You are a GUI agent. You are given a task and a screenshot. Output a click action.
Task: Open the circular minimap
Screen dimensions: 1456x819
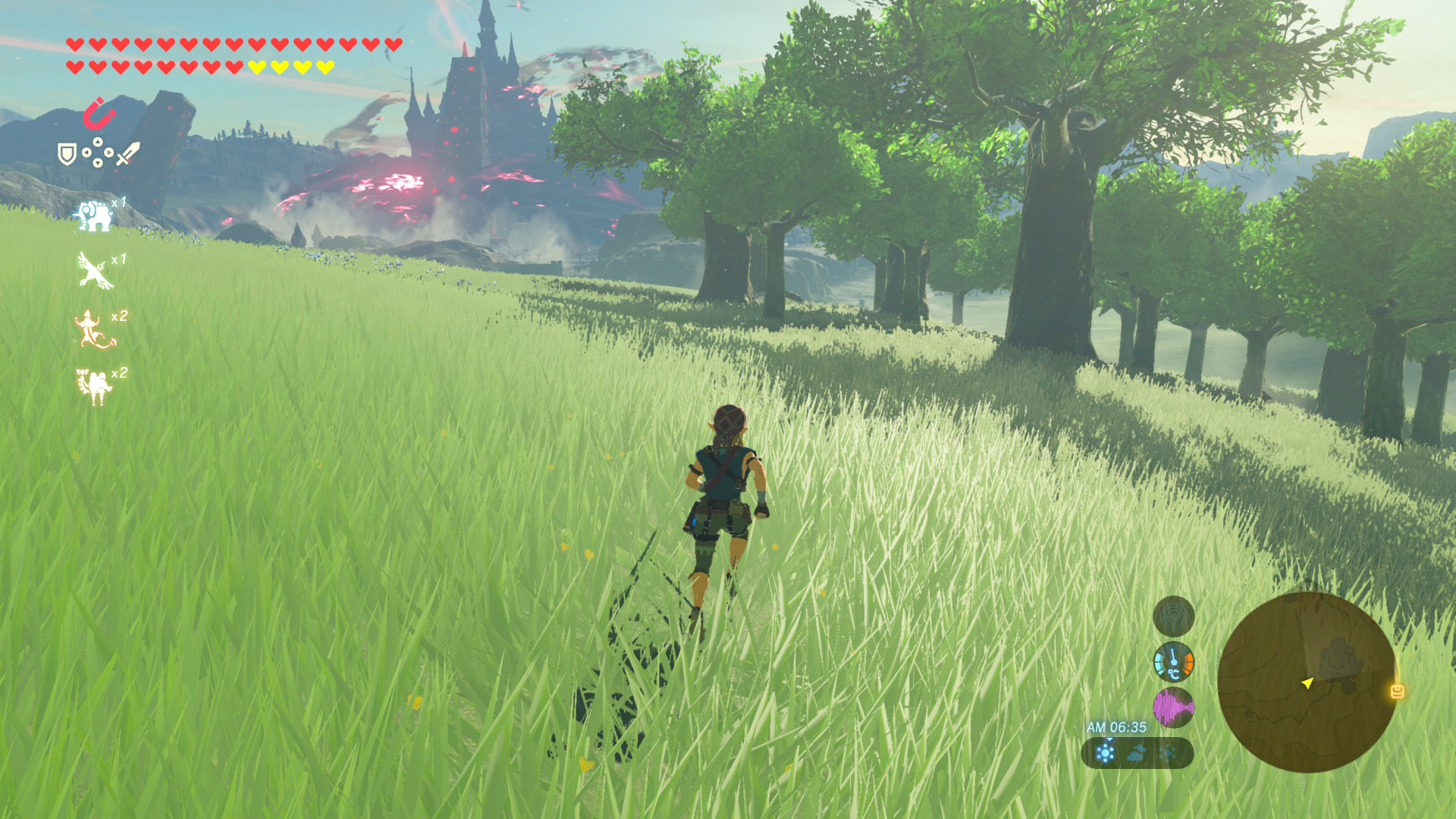coord(1306,682)
